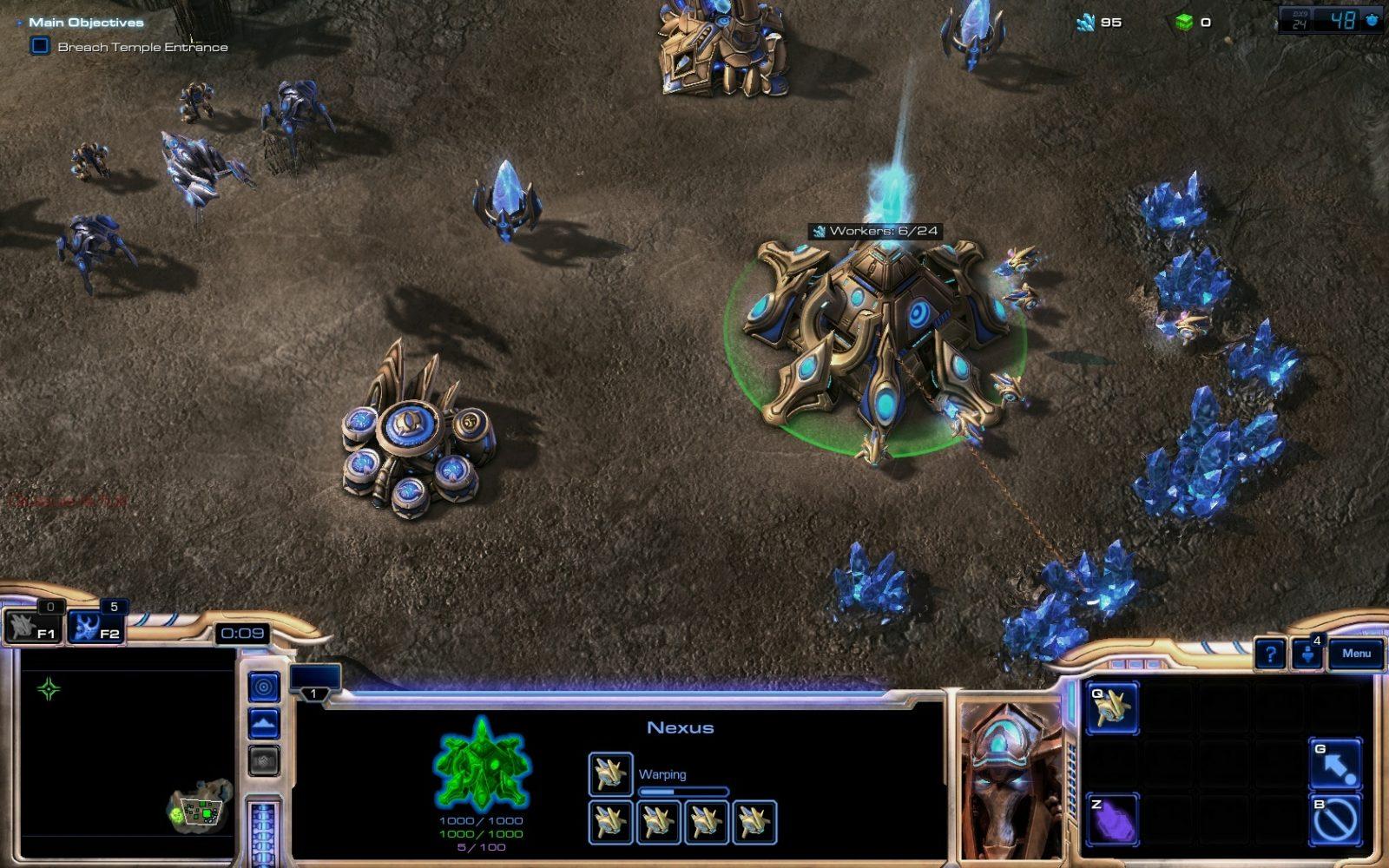Open the game Menu

click(1356, 654)
